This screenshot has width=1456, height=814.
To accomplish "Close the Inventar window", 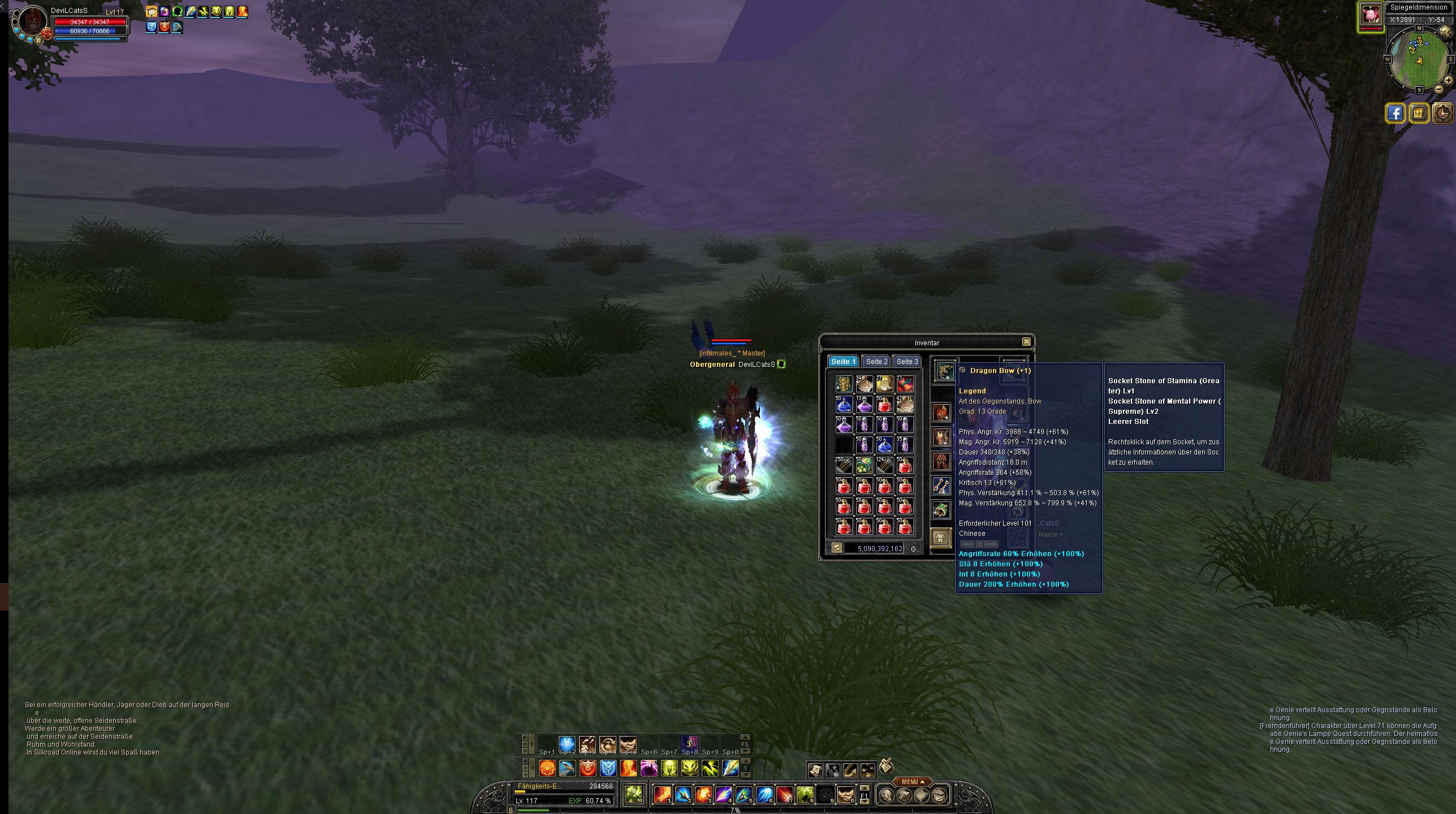I will [1026, 342].
